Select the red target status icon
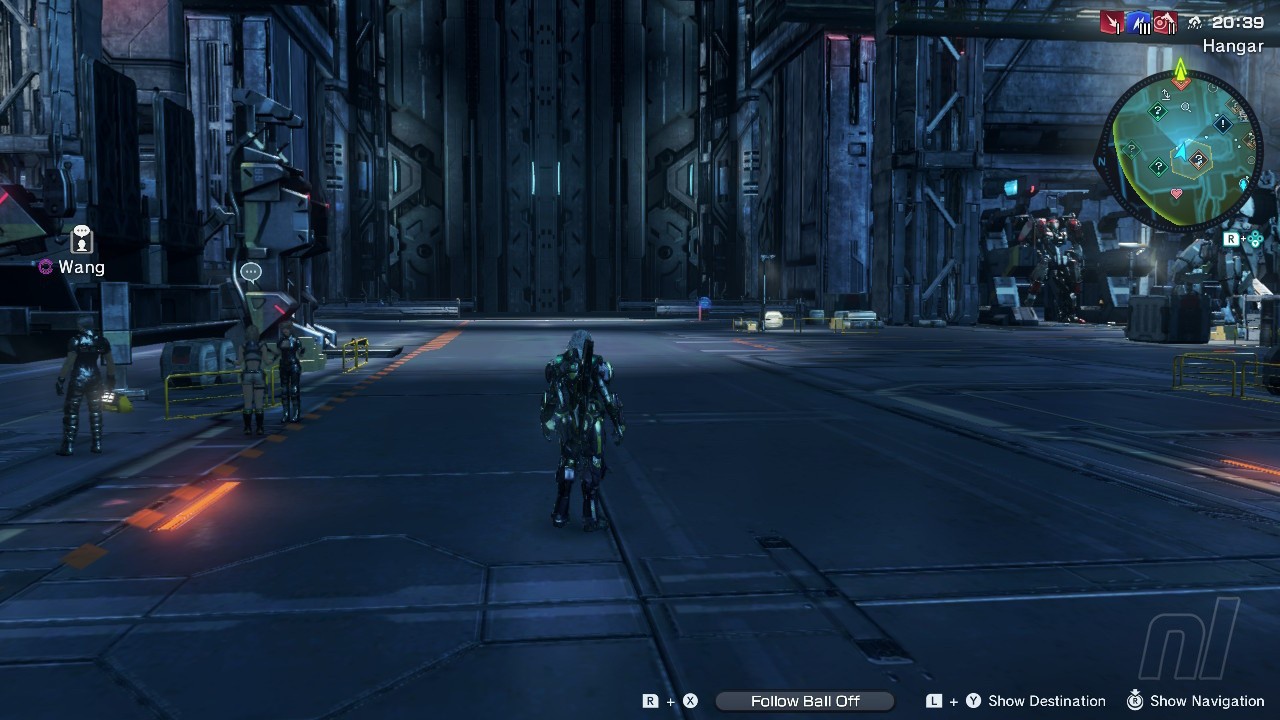Screen dimensions: 1280x720 (1164, 22)
